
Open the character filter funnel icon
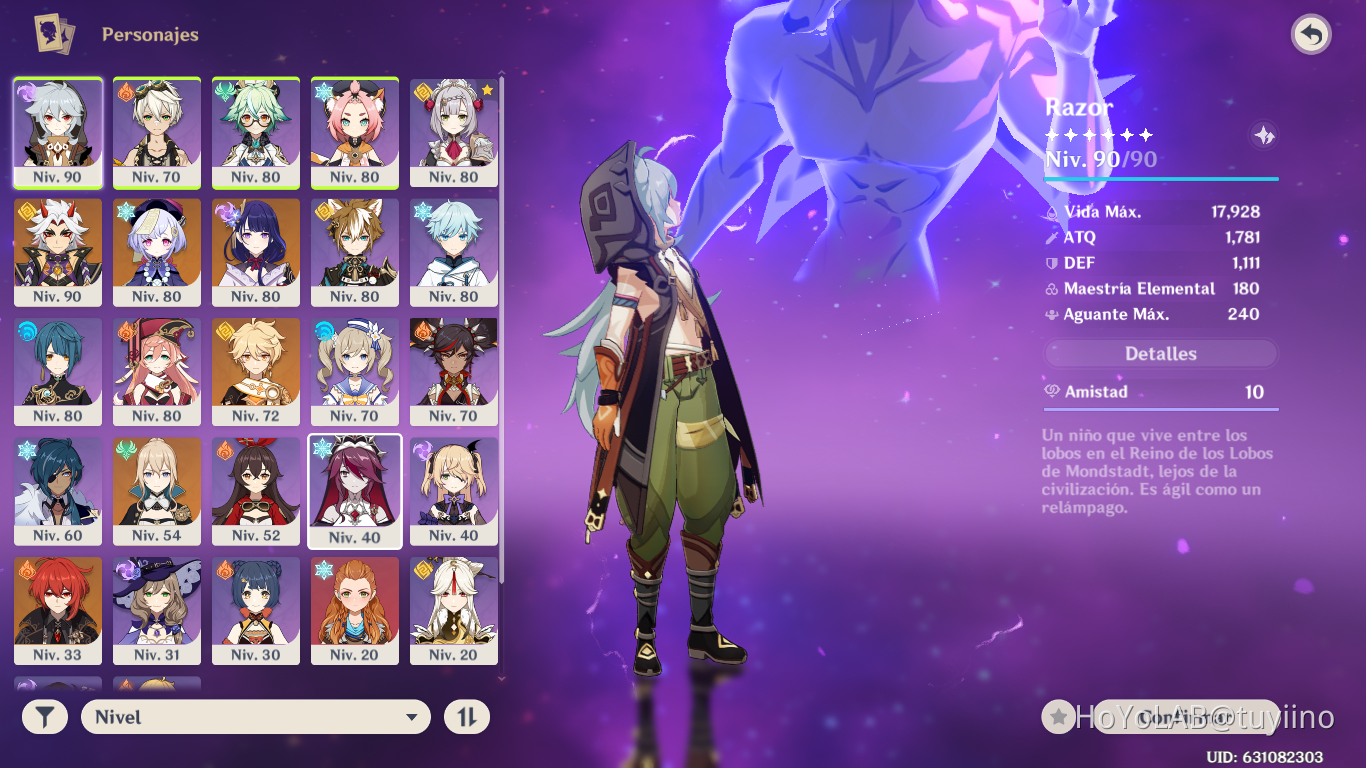pos(42,716)
